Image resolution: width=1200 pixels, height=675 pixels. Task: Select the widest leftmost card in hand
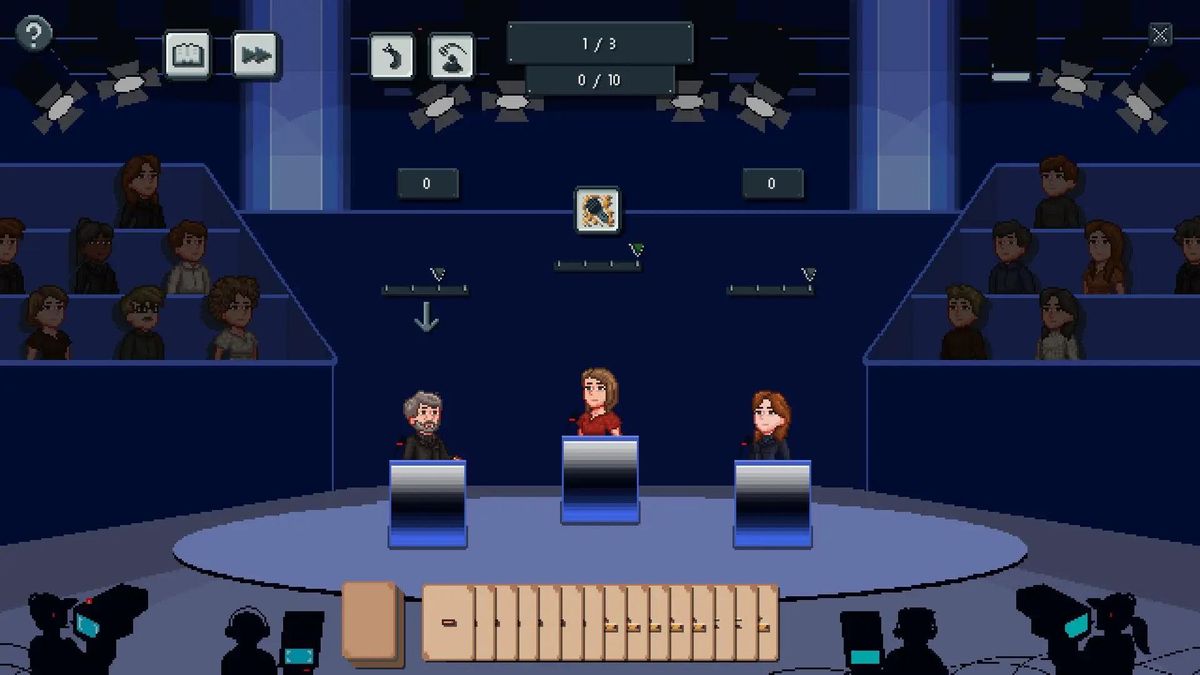448,623
